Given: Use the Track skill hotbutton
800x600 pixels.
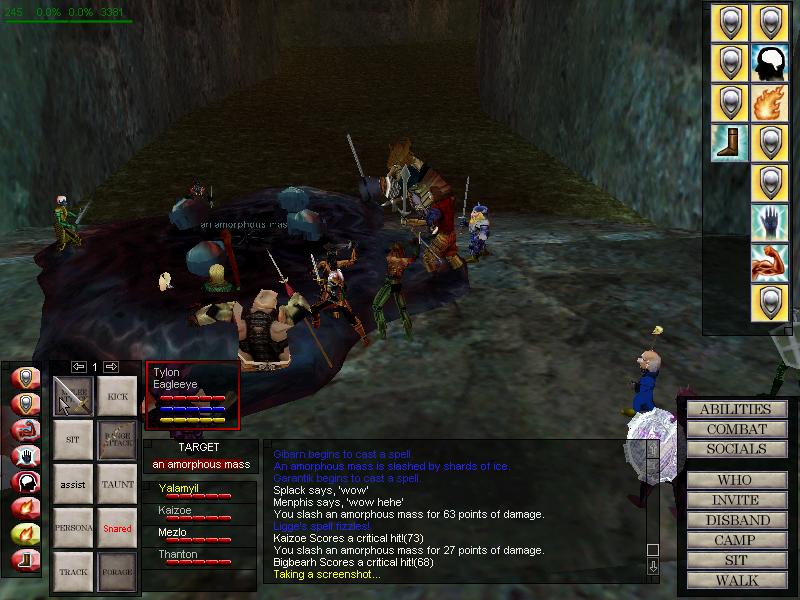Looking at the screenshot, I should pyautogui.click(x=73, y=572).
